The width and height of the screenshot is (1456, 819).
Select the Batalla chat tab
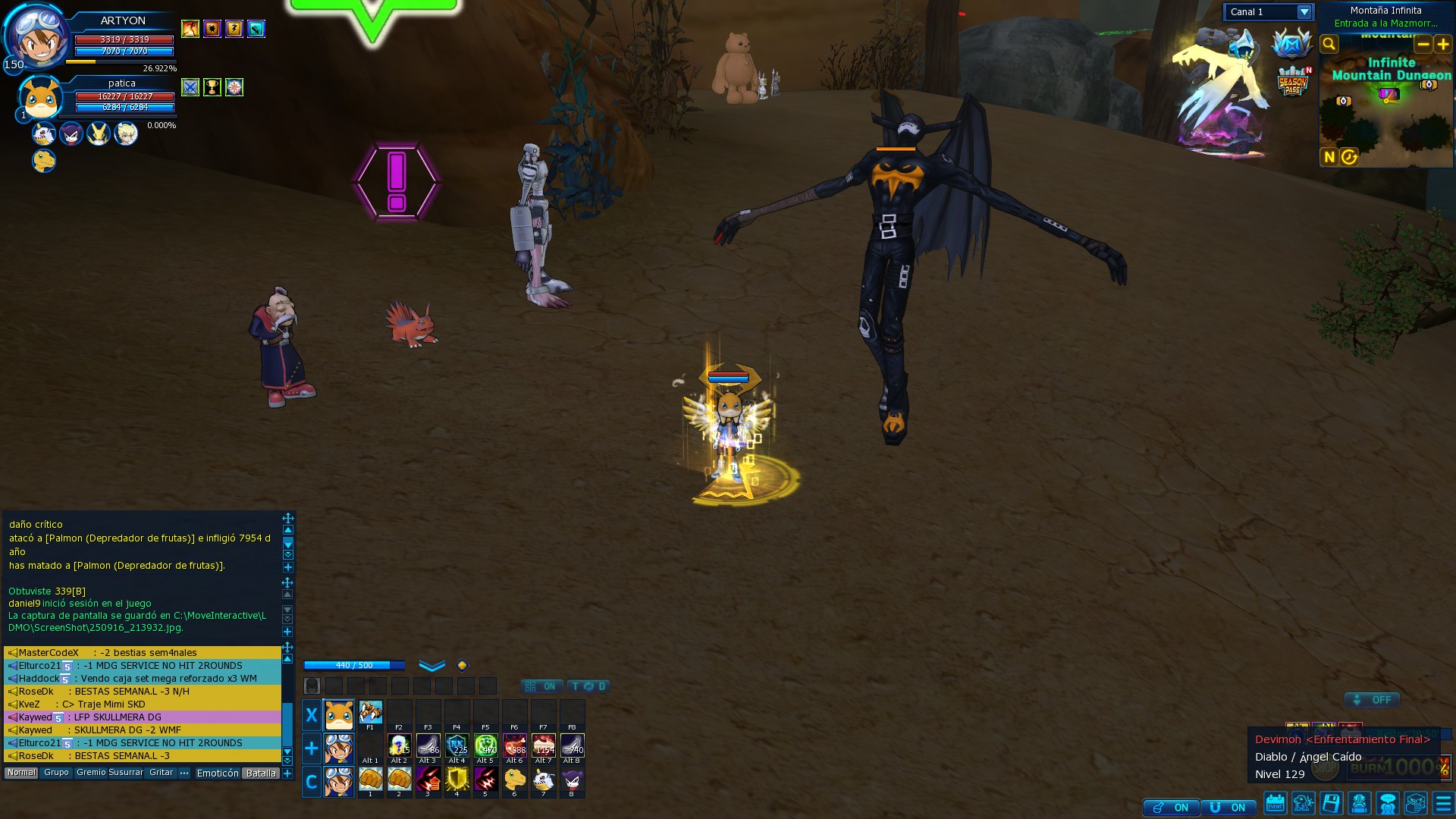click(x=261, y=773)
